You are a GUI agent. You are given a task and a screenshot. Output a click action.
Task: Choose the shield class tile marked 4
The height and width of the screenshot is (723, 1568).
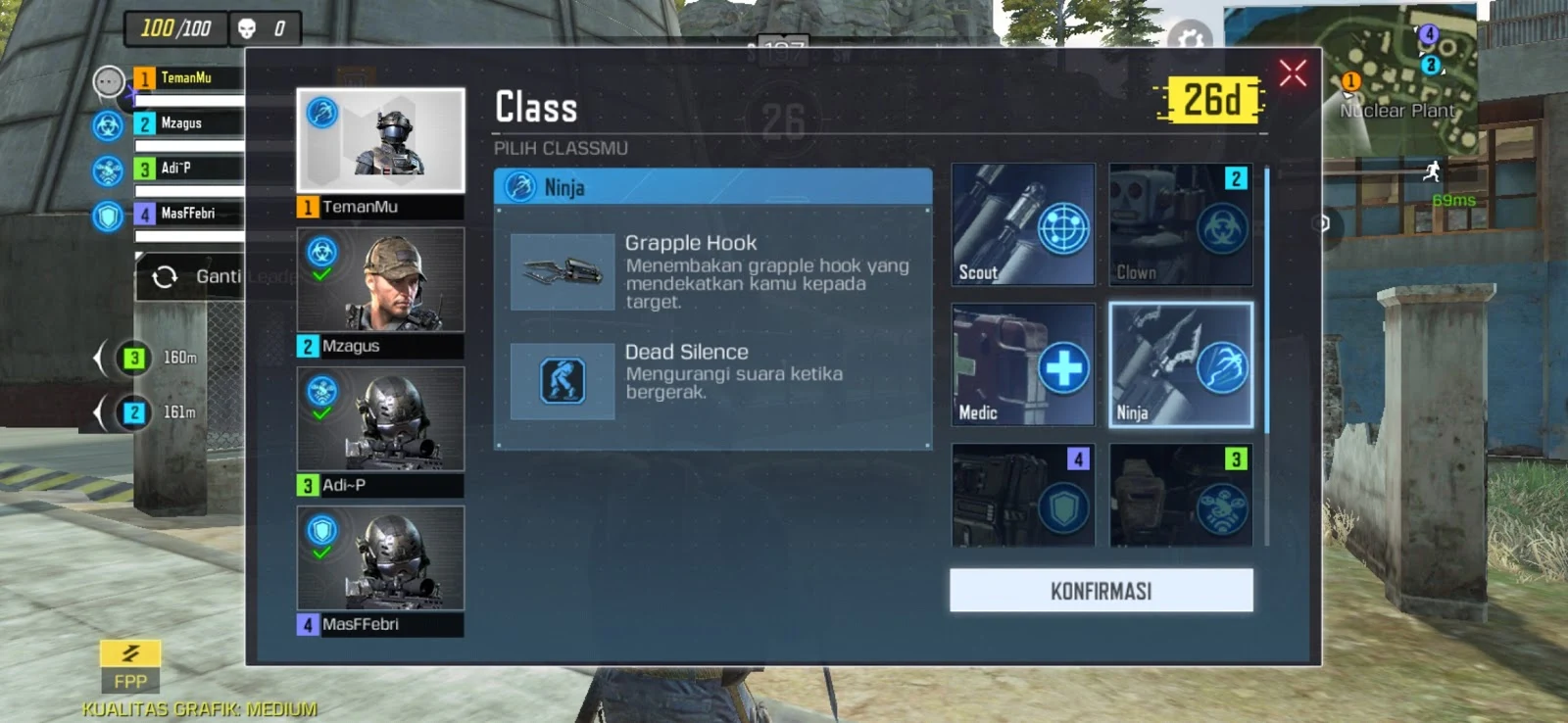tap(1023, 495)
